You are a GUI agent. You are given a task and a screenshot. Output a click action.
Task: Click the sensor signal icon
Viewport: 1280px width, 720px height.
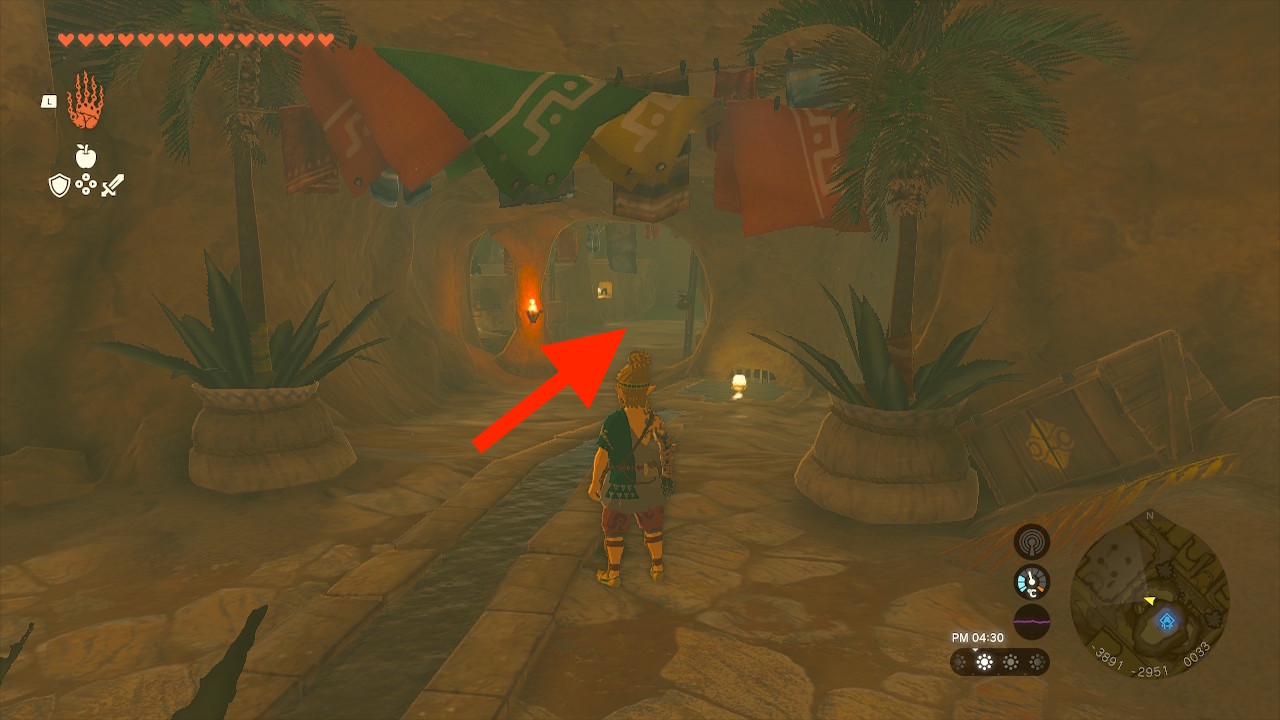click(1032, 542)
